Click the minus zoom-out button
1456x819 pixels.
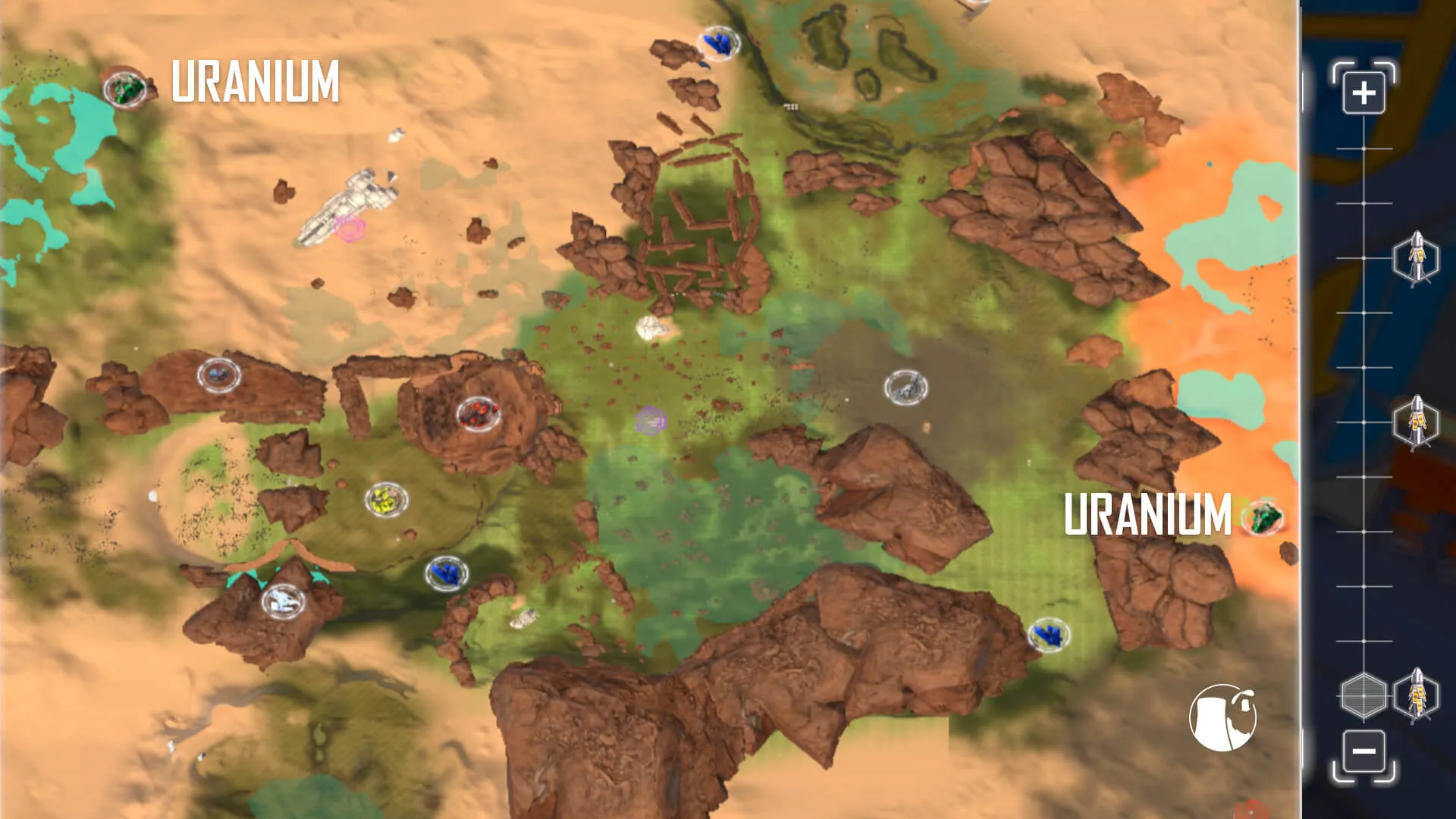pyautogui.click(x=1363, y=752)
